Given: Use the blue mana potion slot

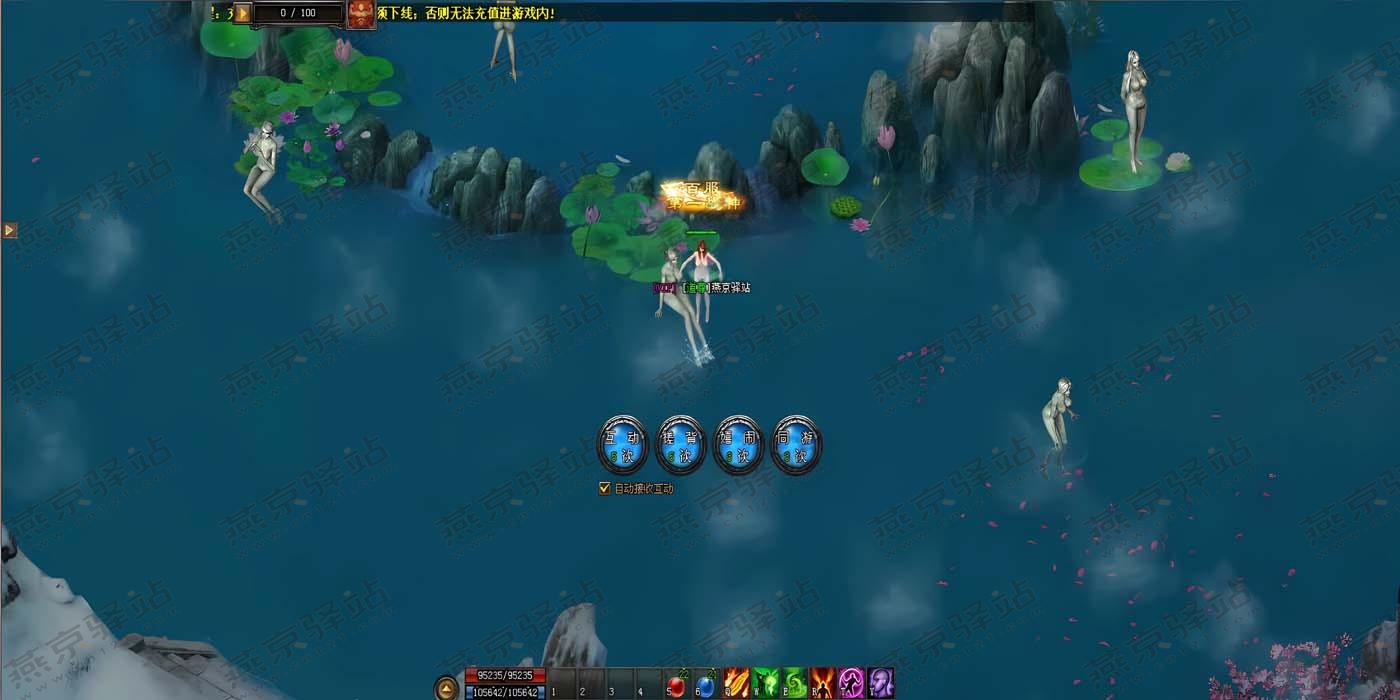Looking at the screenshot, I should click(705, 685).
